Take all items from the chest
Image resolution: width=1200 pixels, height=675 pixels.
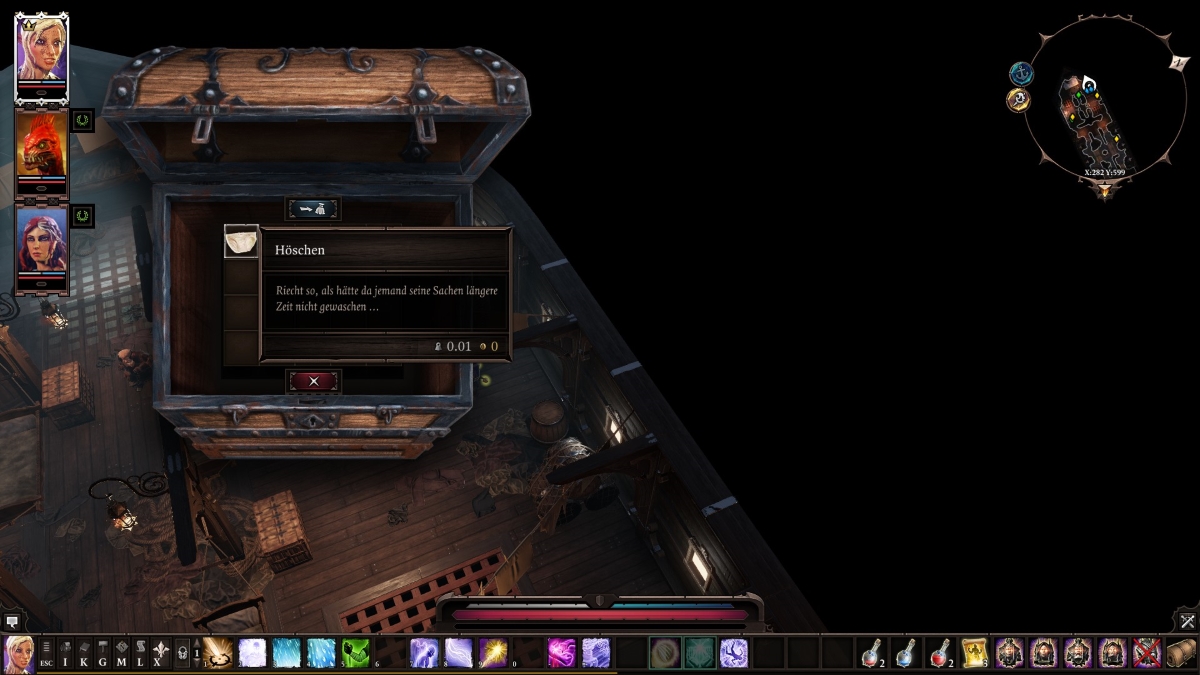tap(314, 209)
